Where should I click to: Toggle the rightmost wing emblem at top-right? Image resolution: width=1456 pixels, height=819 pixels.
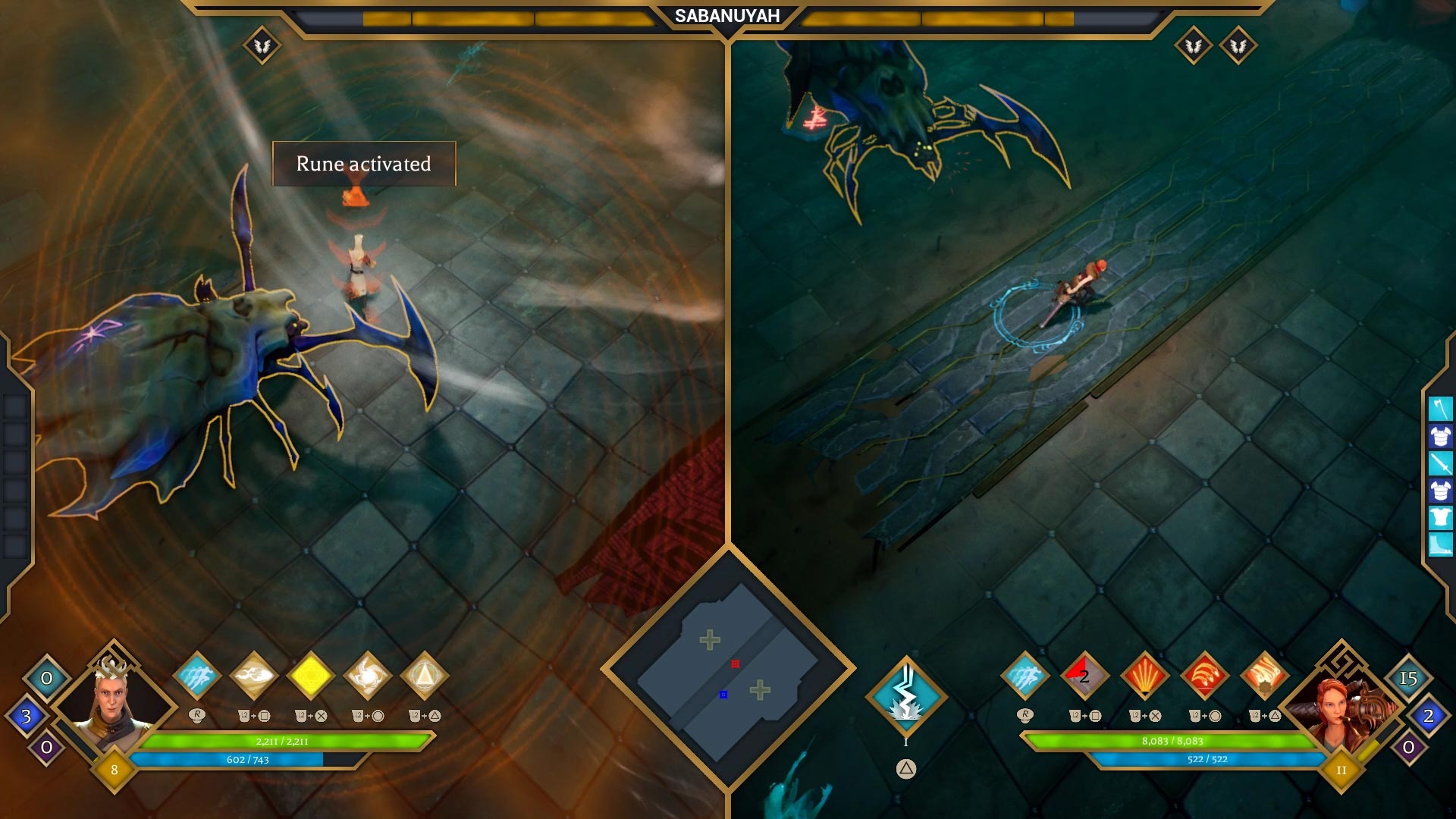1239,44
